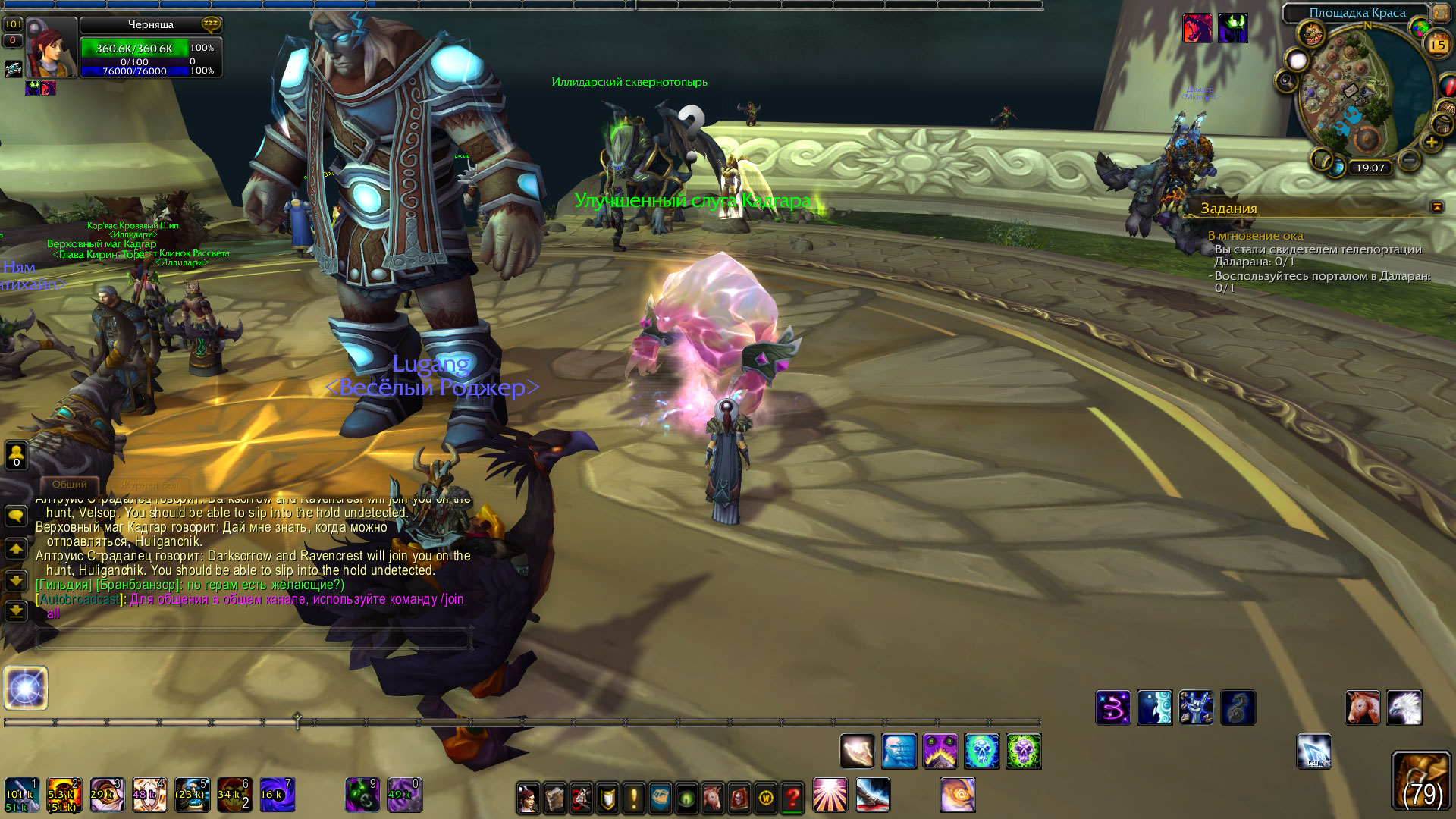Click the minimap zoom-in plus button
This screenshot has width=1456, height=819.
[x=1431, y=142]
